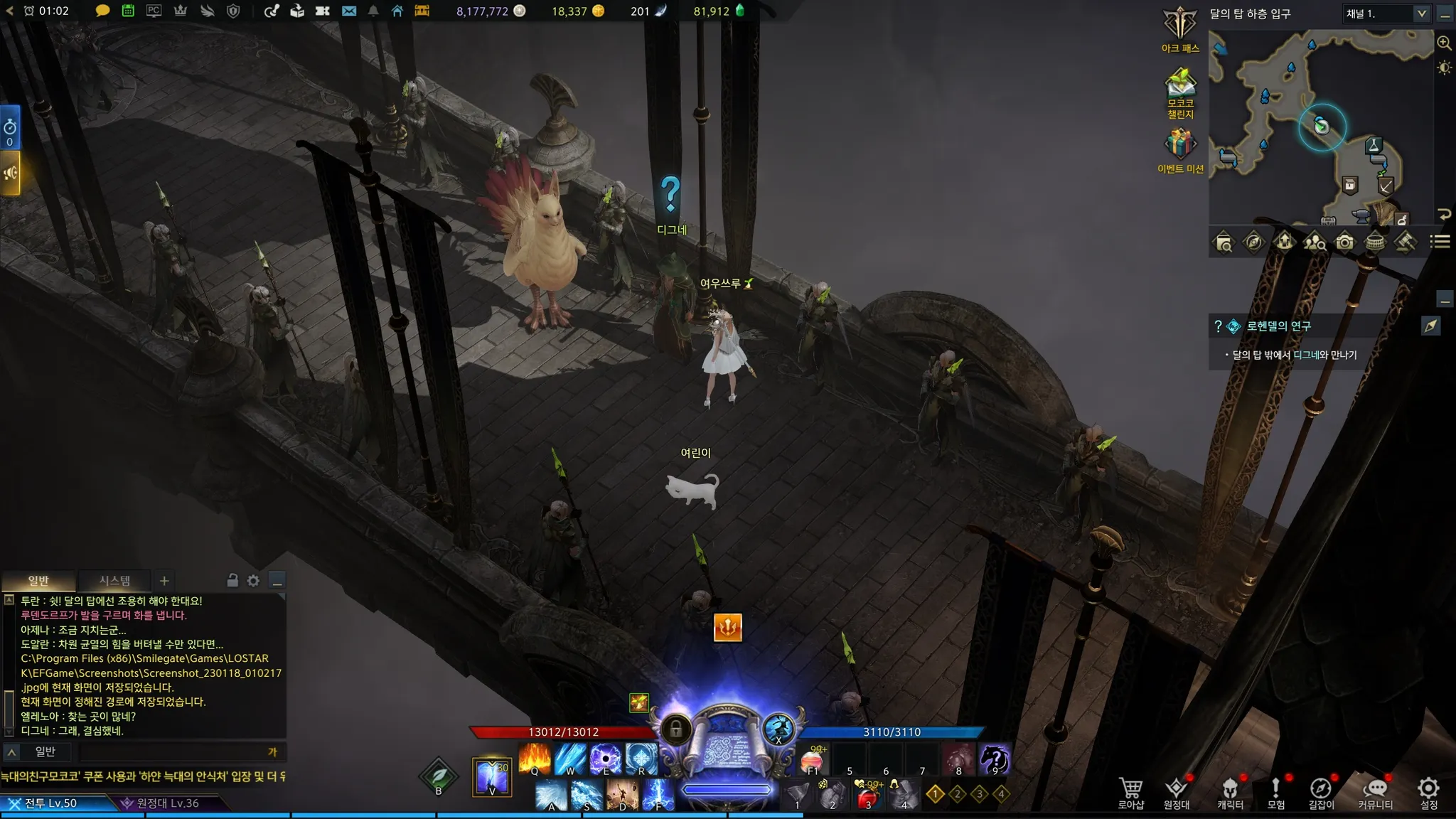Open the 캐릭터 character menu
This screenshot has width=1456, height=819.
(1230, 792)
